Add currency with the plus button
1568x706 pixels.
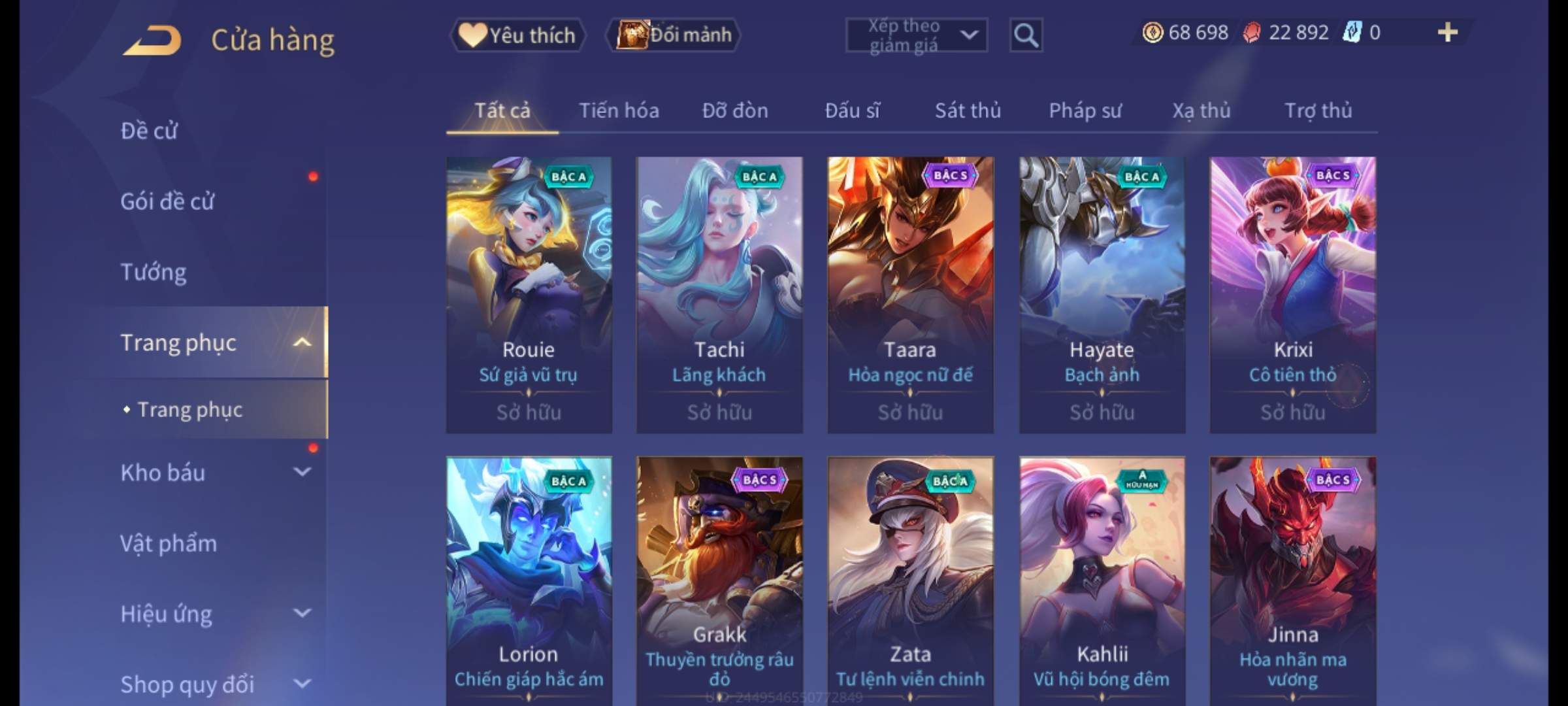click(1447, 33)
